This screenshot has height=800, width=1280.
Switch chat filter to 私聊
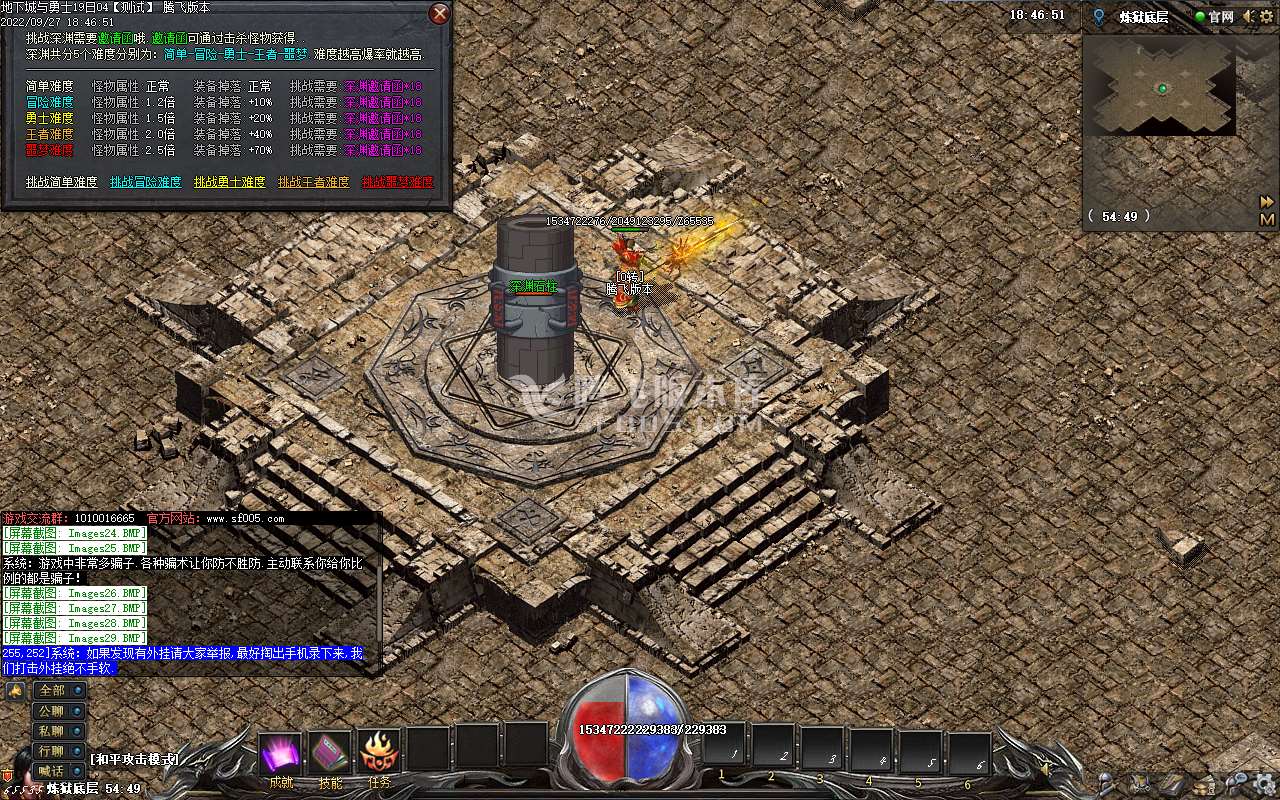tap(59, 731)
